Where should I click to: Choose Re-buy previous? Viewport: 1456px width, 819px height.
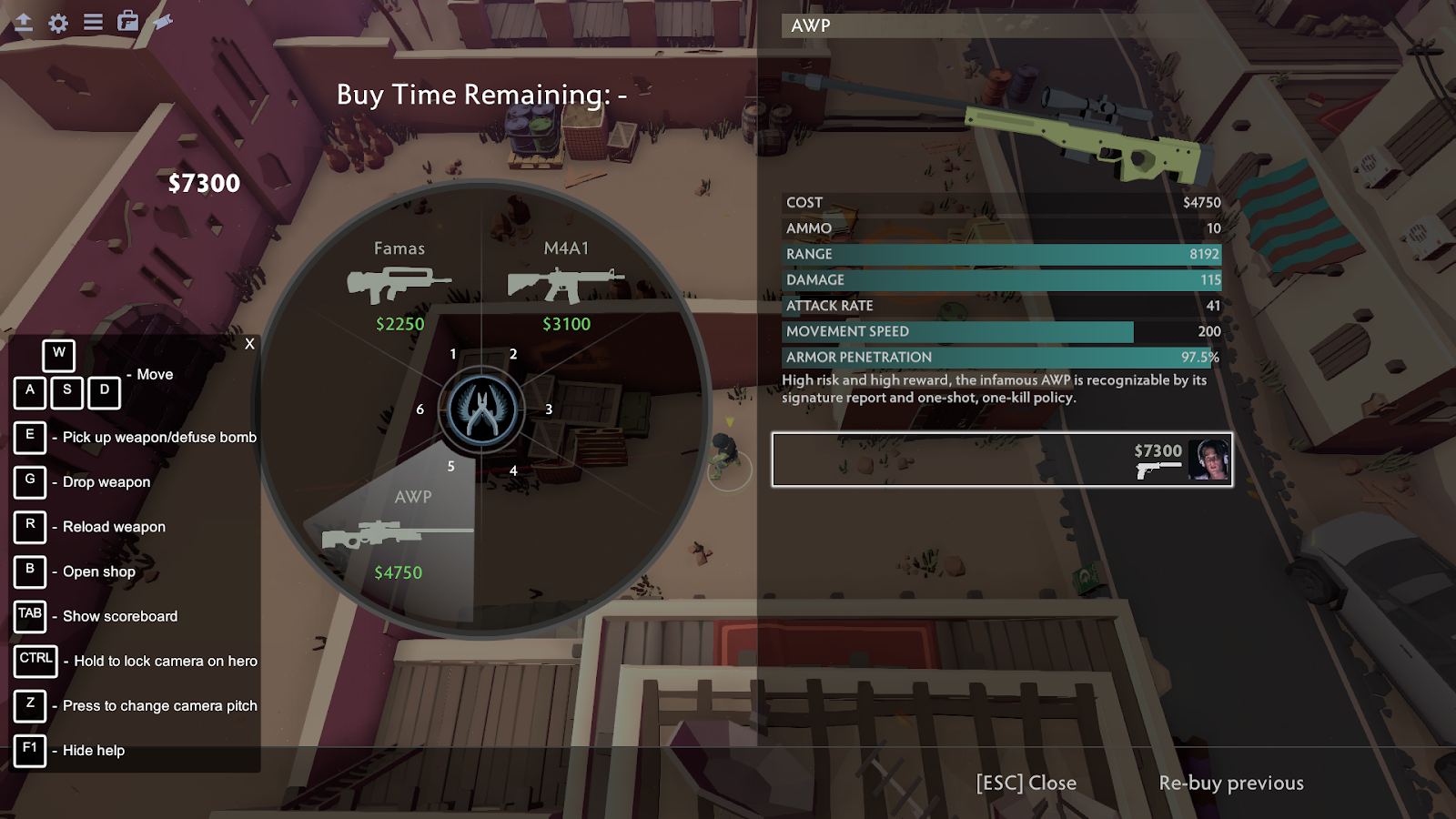[1230, 783]
